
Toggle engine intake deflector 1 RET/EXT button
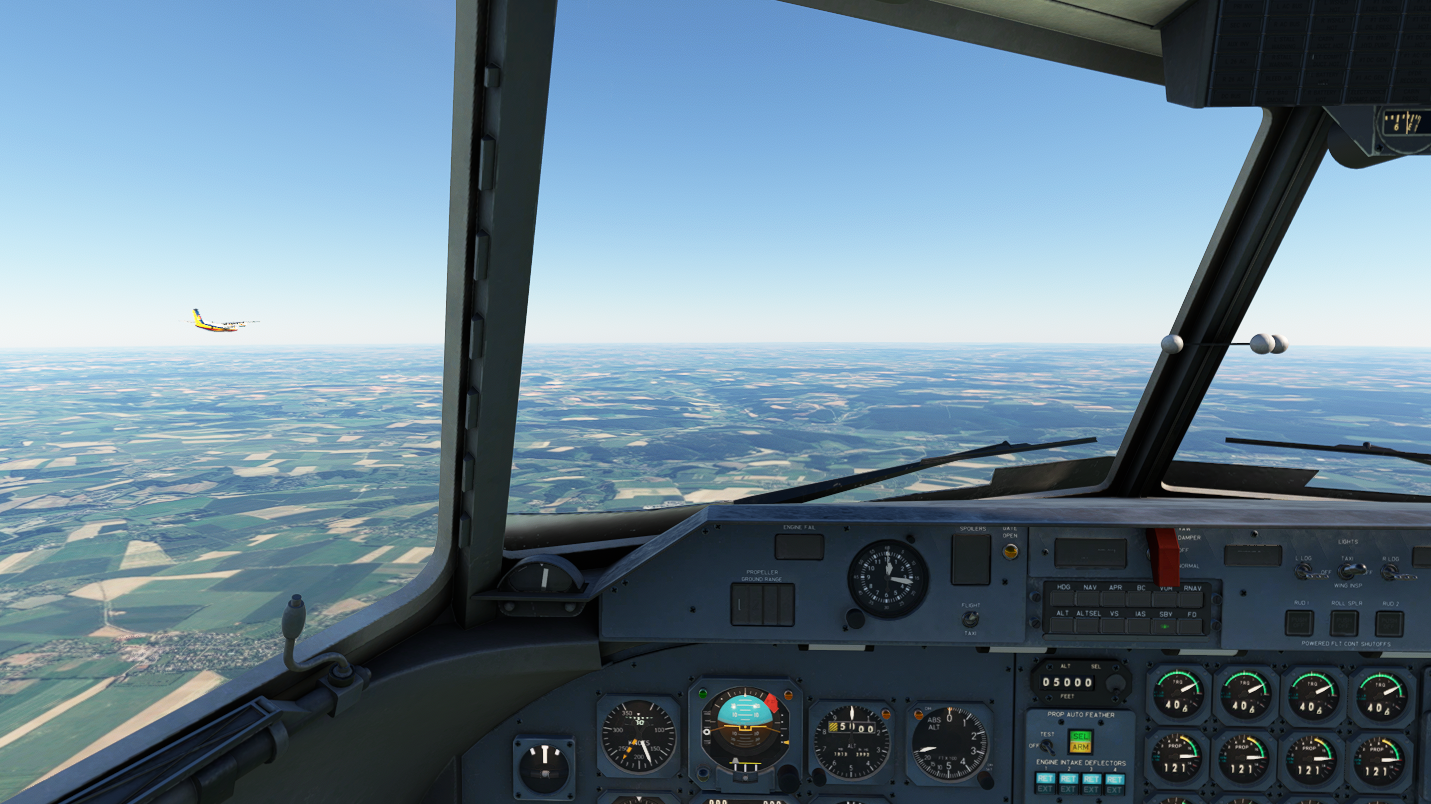click(x=1045, y=783)
